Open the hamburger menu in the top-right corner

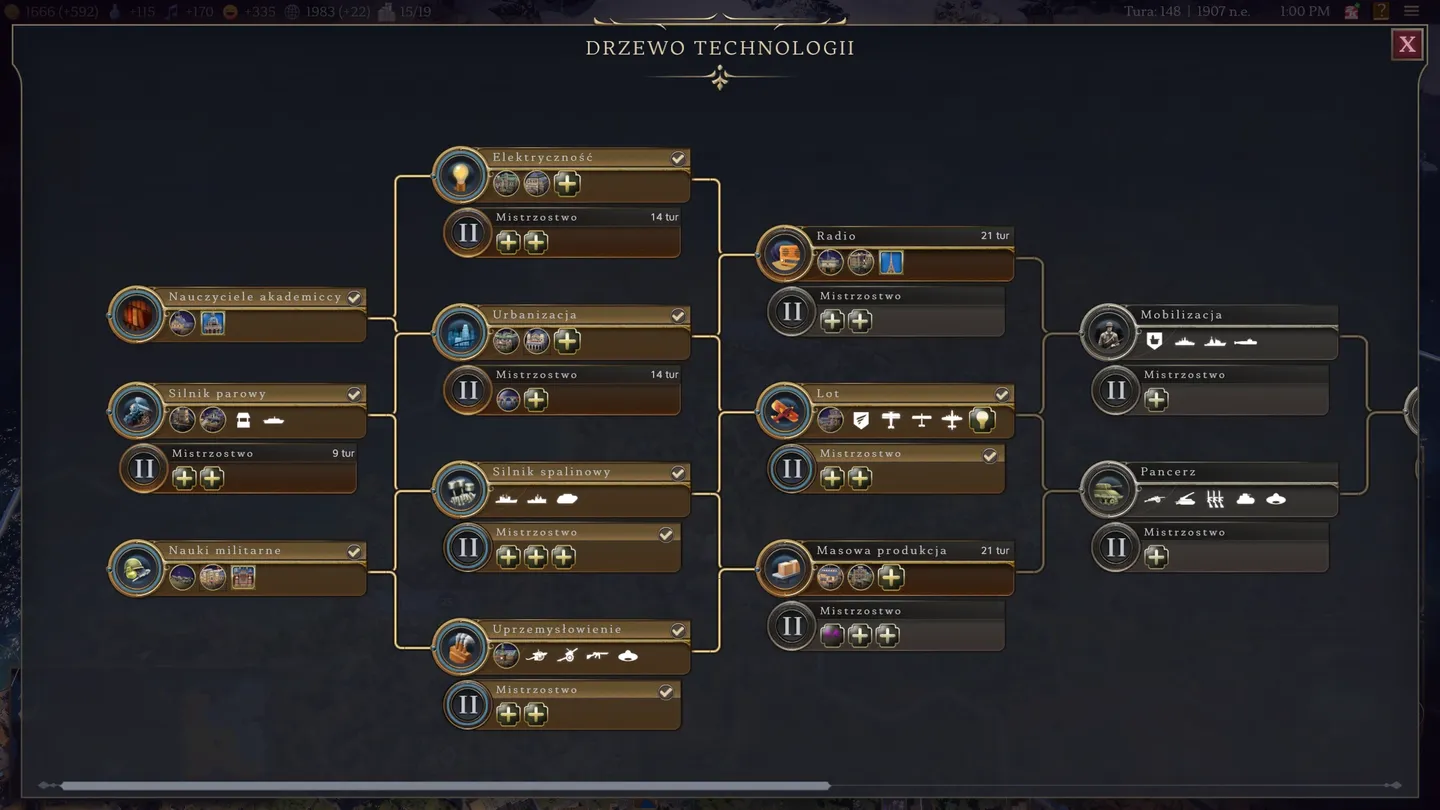pos(1412,11)
